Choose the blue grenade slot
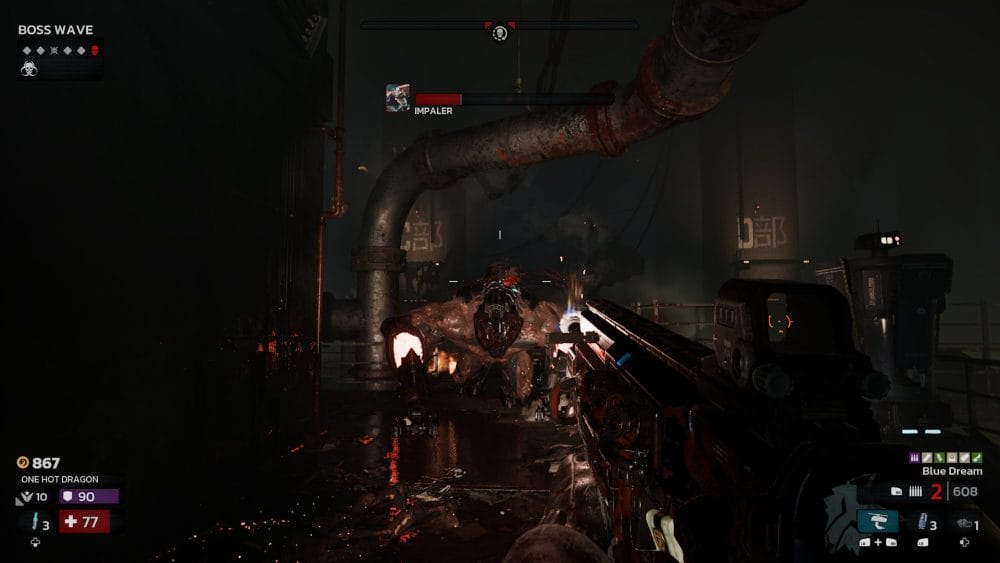 [x=921, y=522]
